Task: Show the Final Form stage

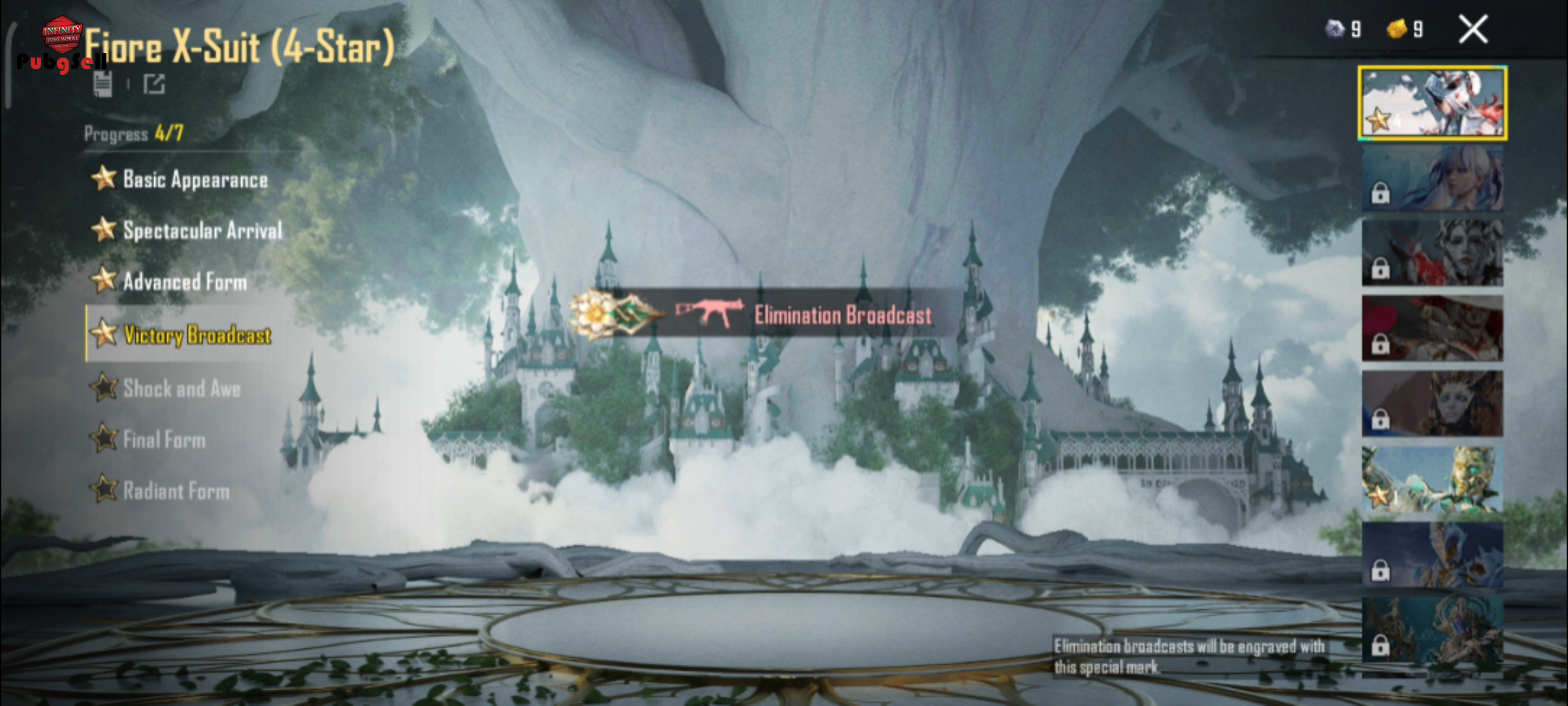Action: click(164, 439)
